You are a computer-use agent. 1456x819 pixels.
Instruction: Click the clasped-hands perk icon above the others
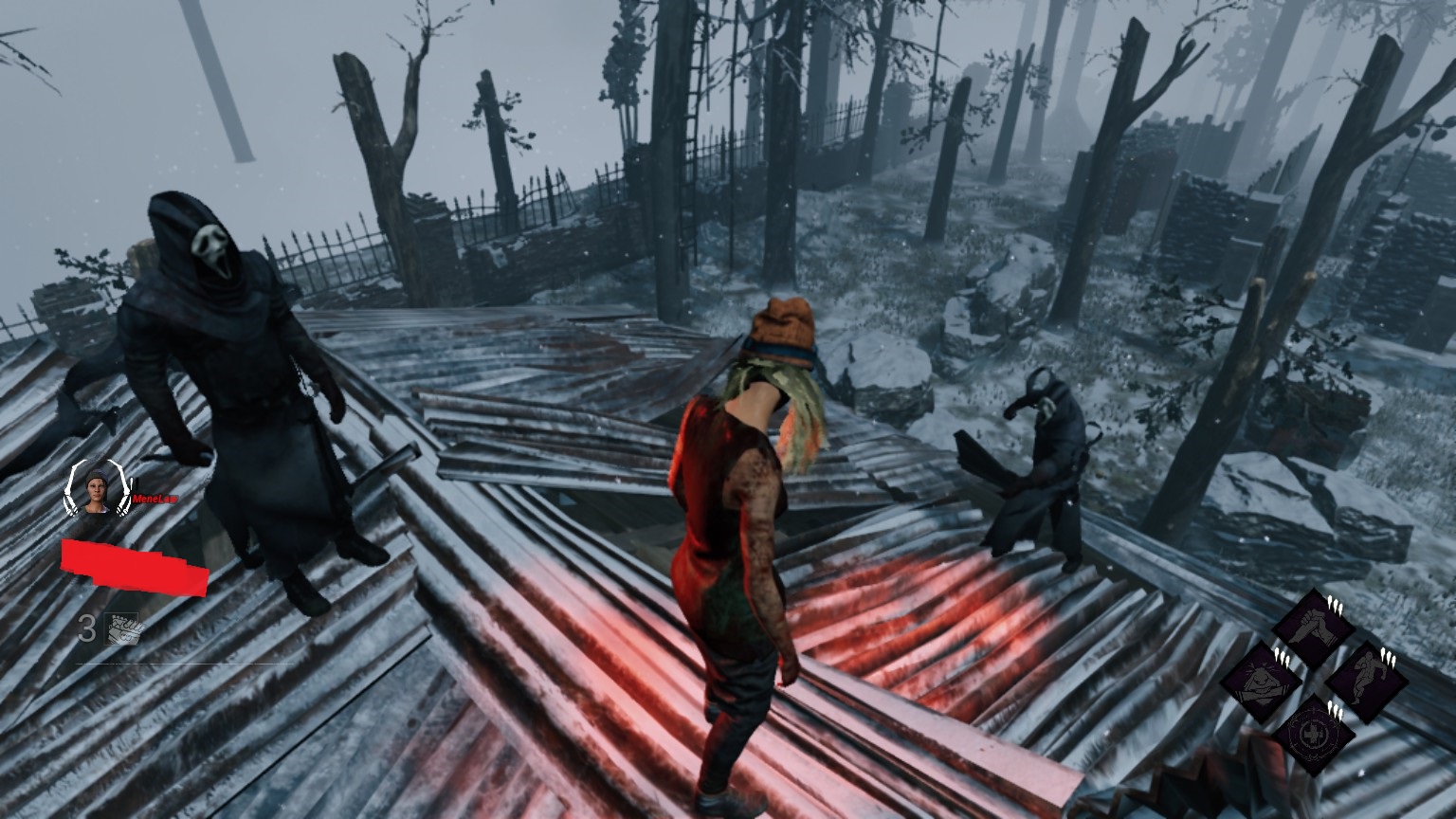pyautogui.click(x=1314, y=624)
